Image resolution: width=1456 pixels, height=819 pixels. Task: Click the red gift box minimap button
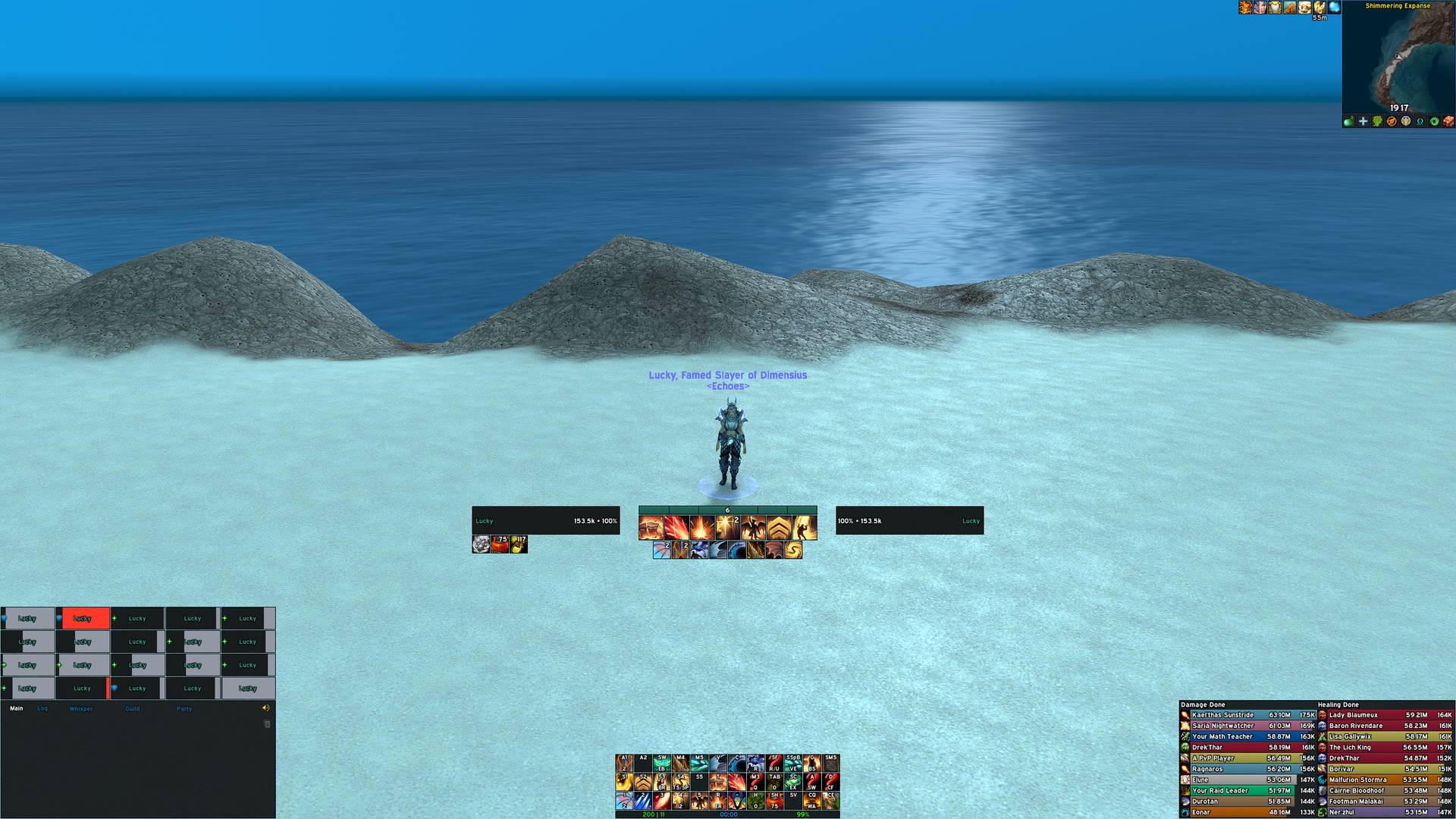click(1448, 121)
